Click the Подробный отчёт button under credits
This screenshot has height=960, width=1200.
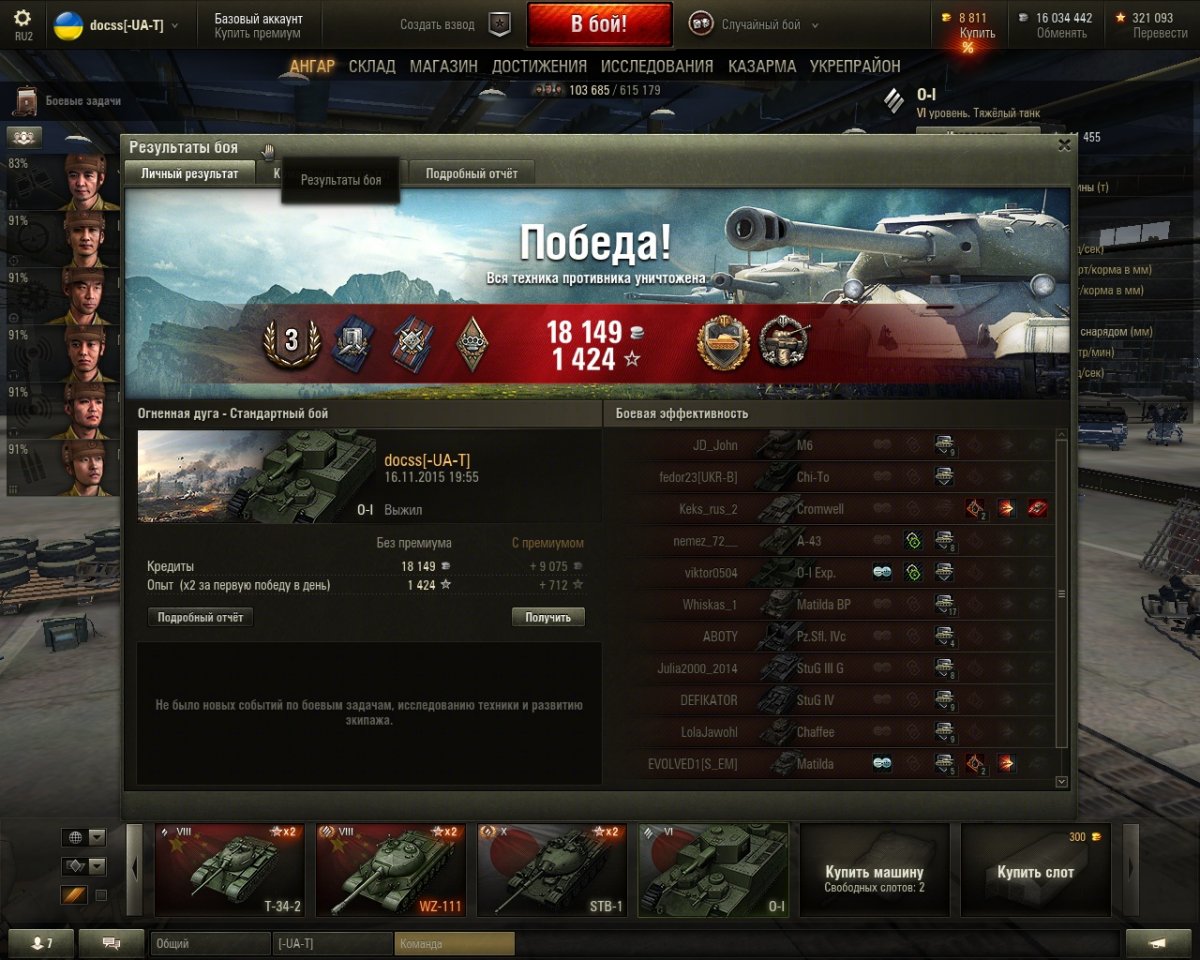[200, 618]
